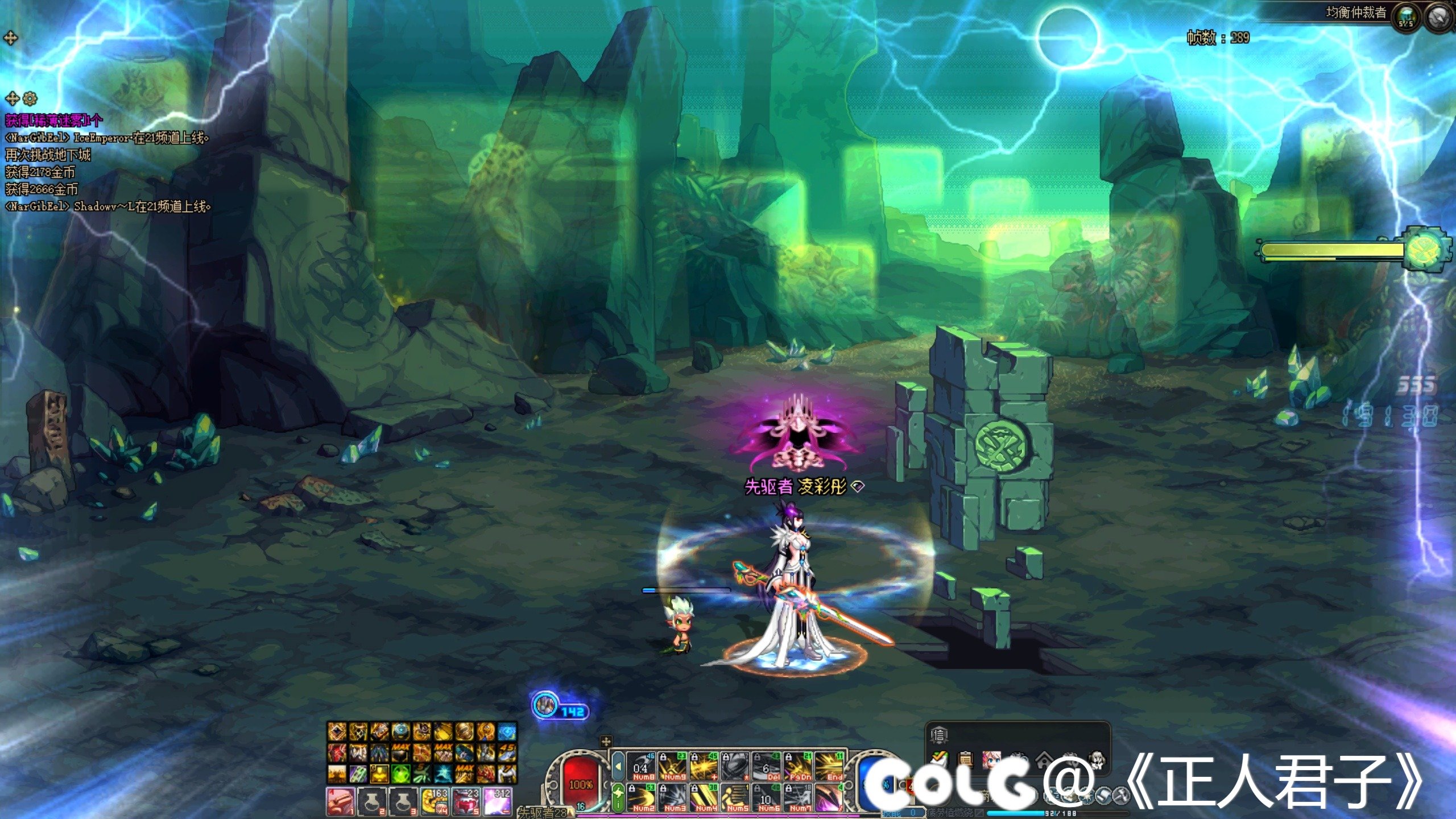The width and height of the screenshot is (1456, 819).
Task: Click the clipboard notes entry in the system panel
Action: click(965, 759)
